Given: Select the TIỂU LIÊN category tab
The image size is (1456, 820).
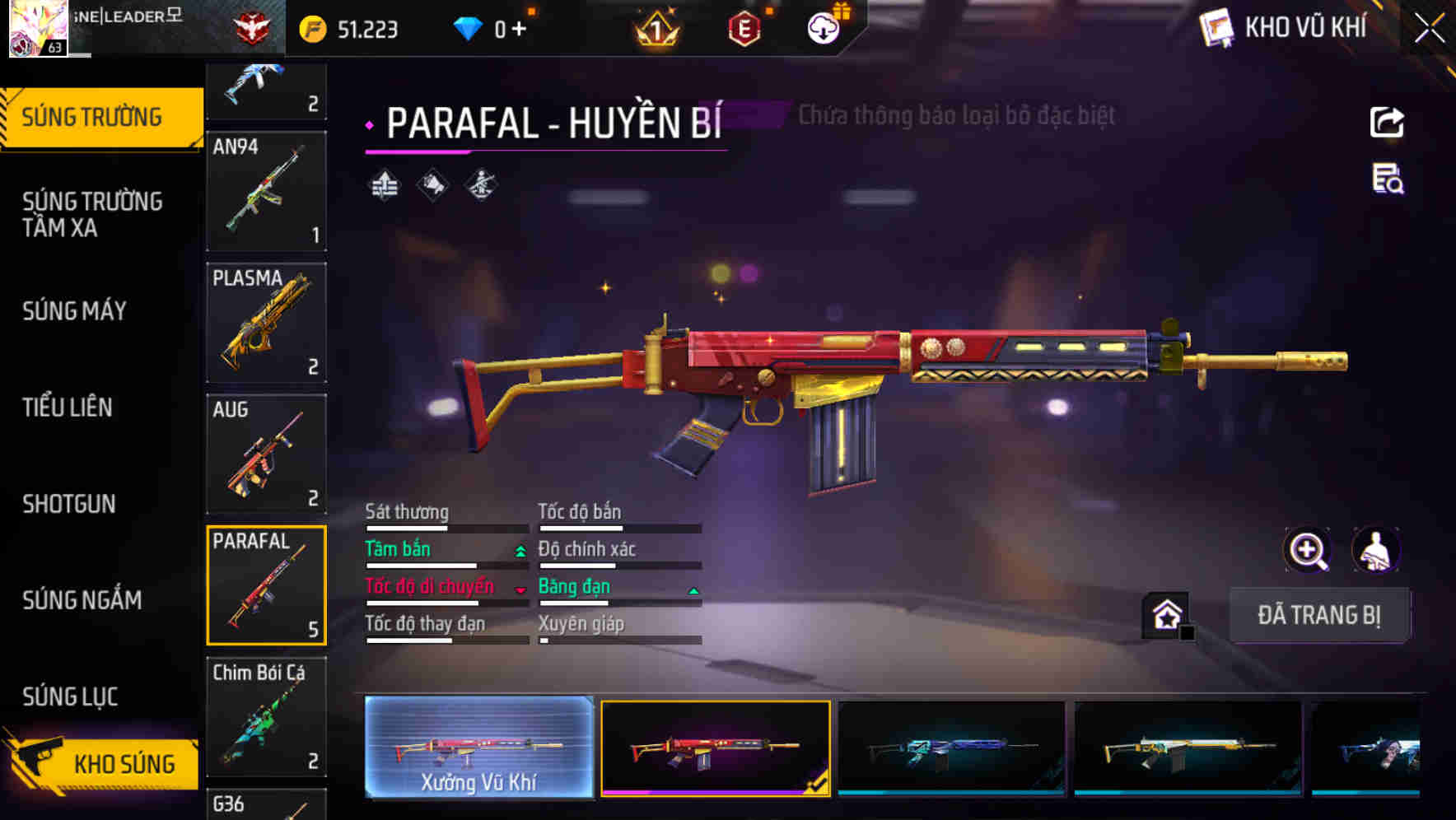Looking at the screenshot, I should click(x=68, y=408).
